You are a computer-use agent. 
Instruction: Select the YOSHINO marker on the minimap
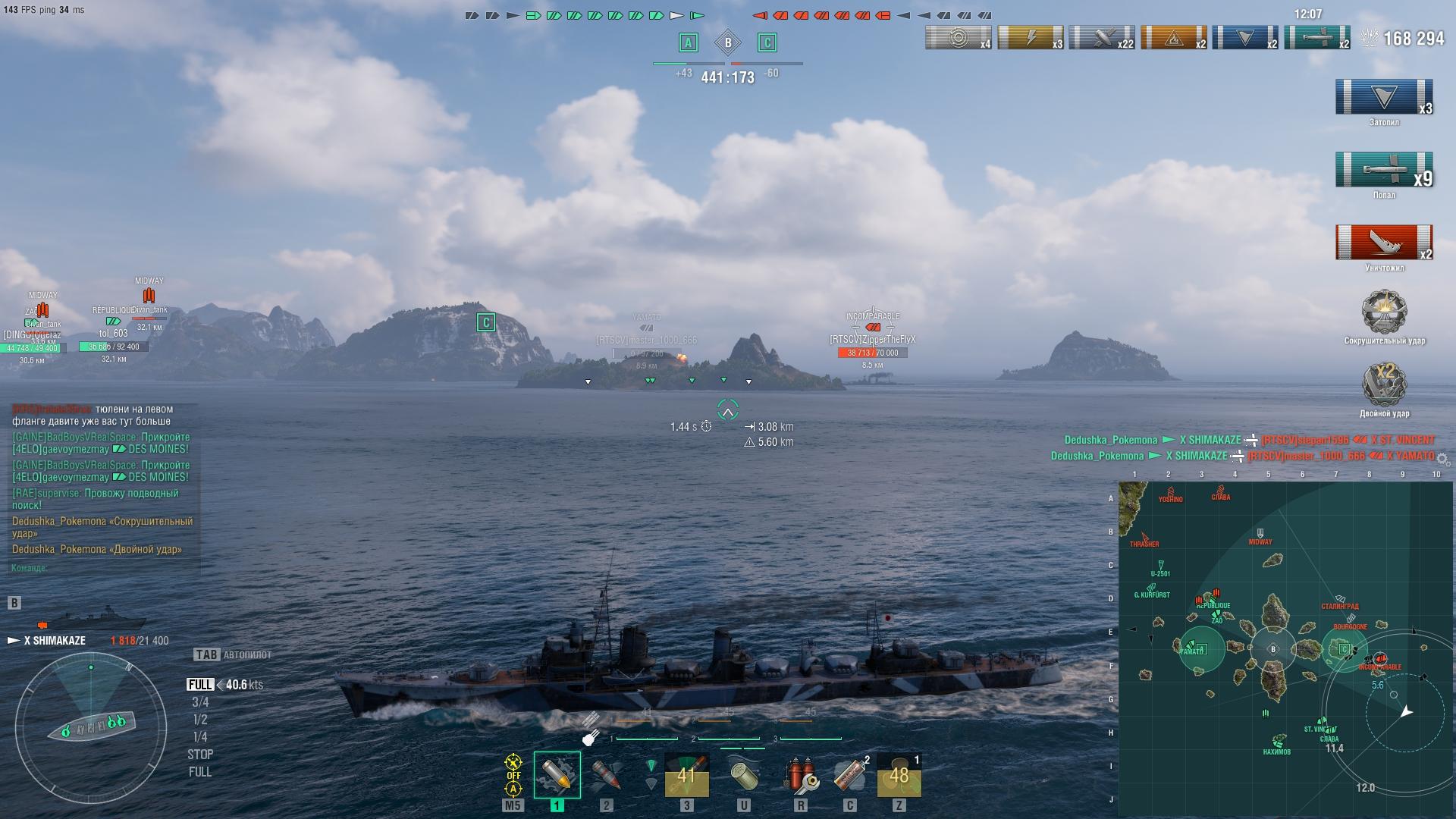pos(1170,494)
